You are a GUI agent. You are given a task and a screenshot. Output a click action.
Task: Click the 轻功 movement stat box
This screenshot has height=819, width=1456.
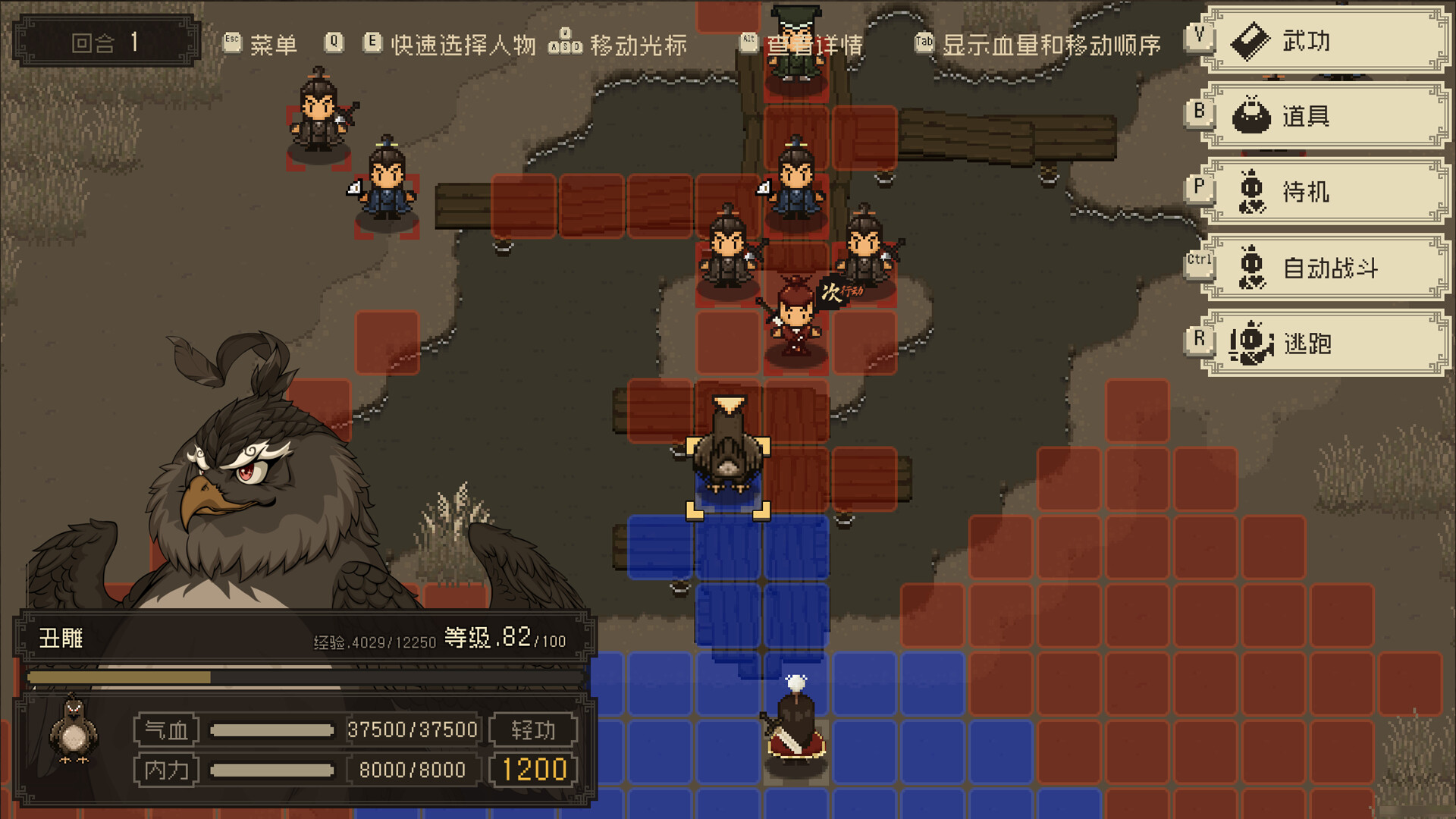tap(533, 730)
